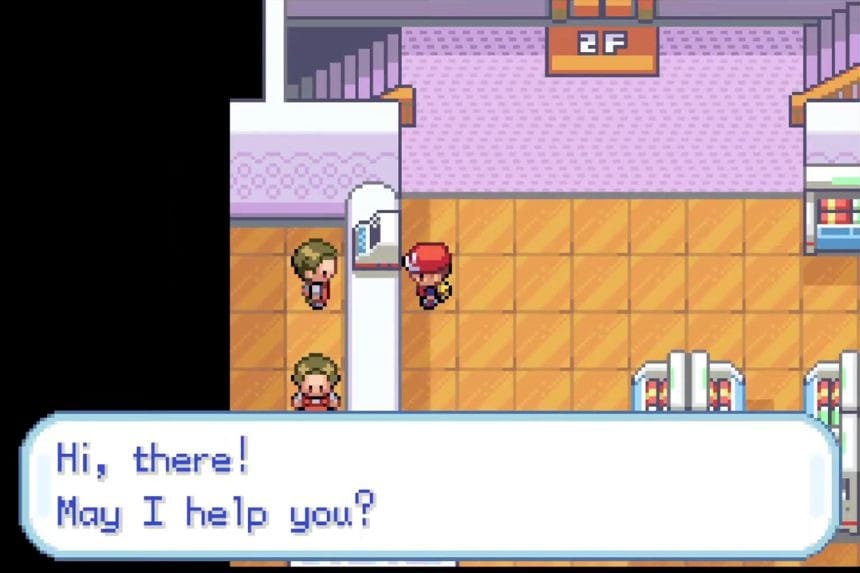Advance the "May I help you?" dialogue box
Viewport: 860px width, 573px height.
coord(430,486)
